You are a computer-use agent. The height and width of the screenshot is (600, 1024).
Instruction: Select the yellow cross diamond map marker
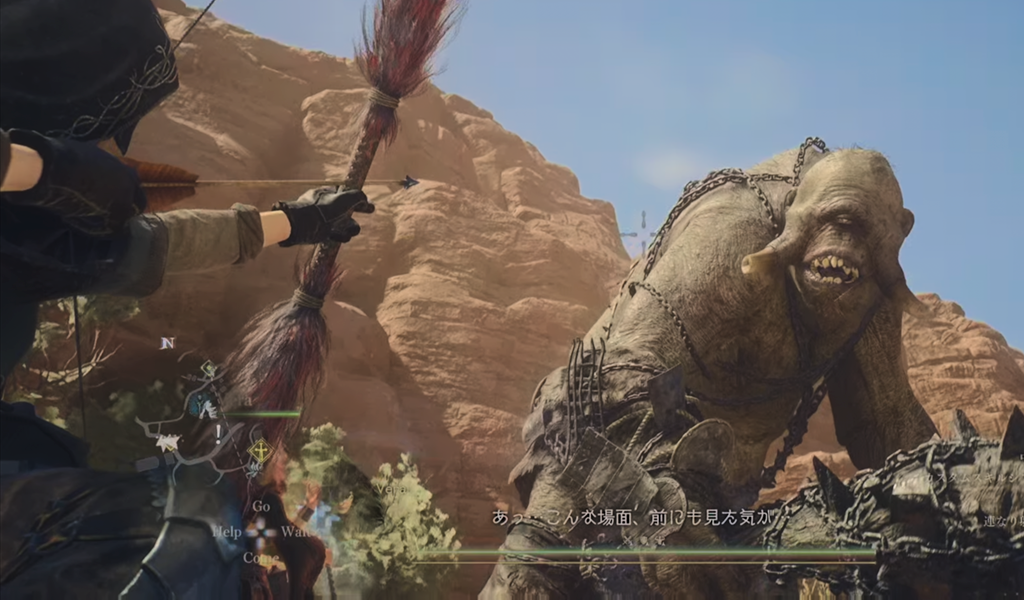coord(260,451)
